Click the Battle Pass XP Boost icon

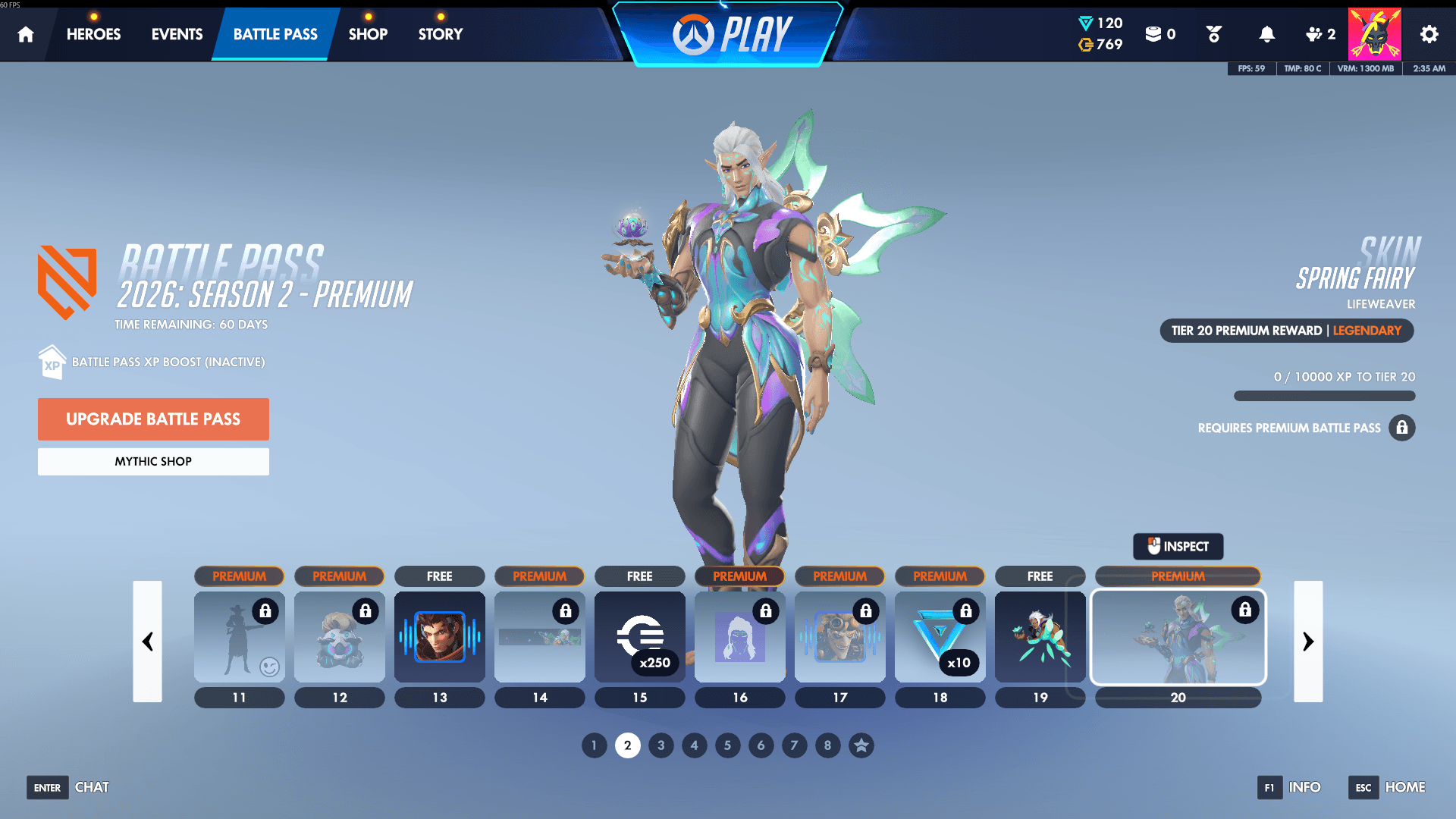click(51, 362)
